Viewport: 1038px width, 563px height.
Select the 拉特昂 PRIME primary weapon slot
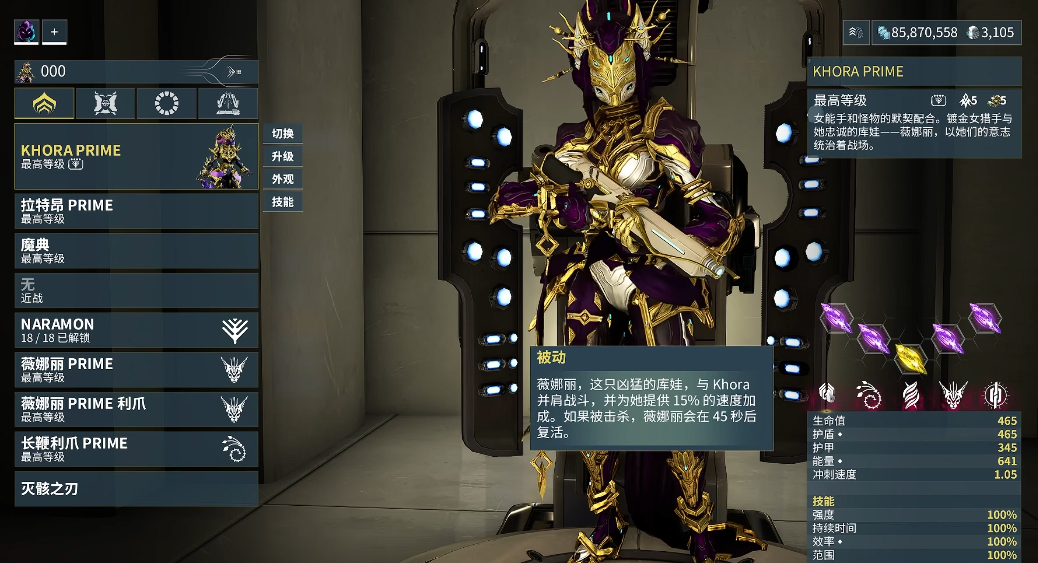pos(135,210)
